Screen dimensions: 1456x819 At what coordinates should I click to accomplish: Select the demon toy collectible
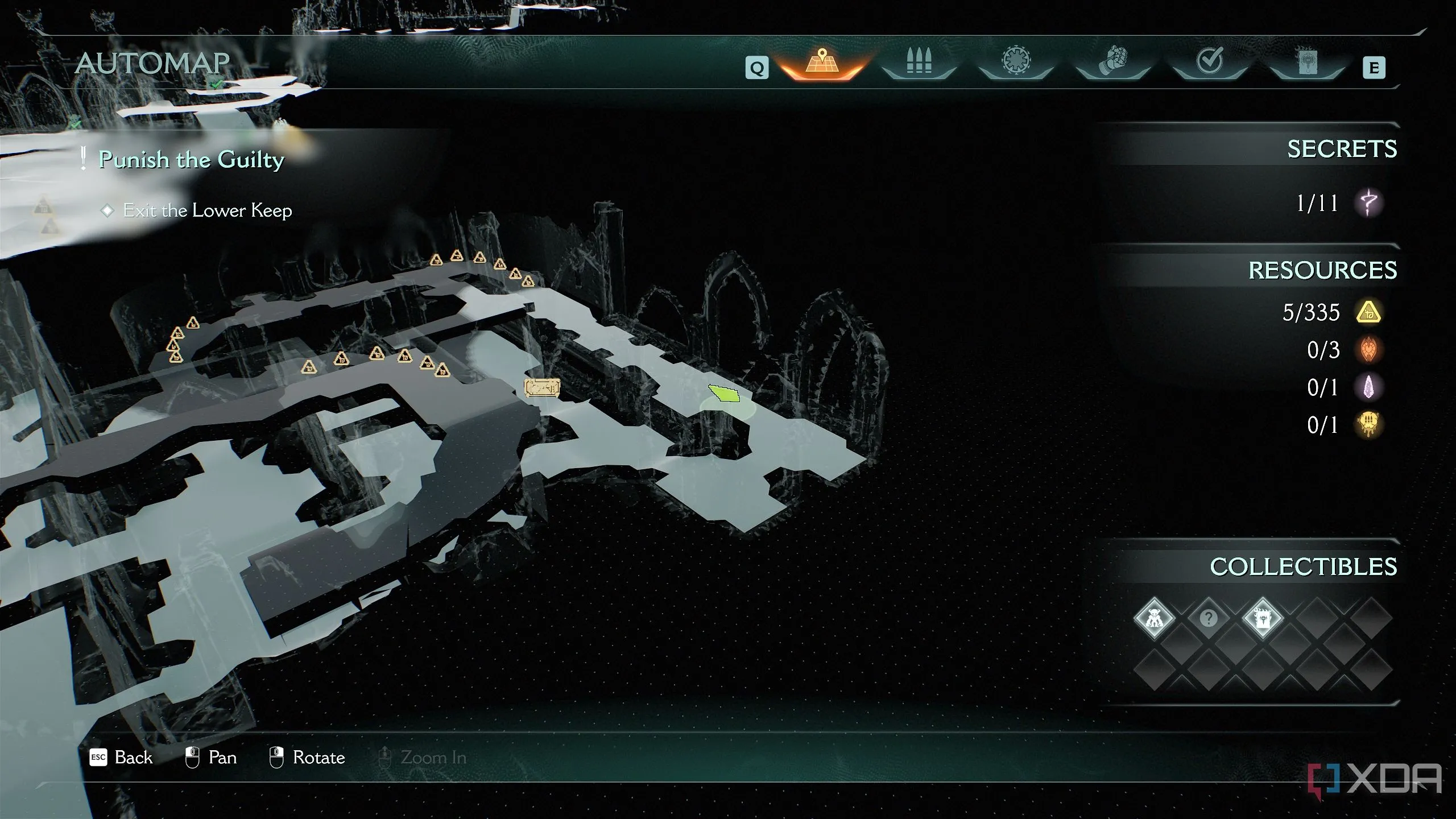[x=1154, y=618]
